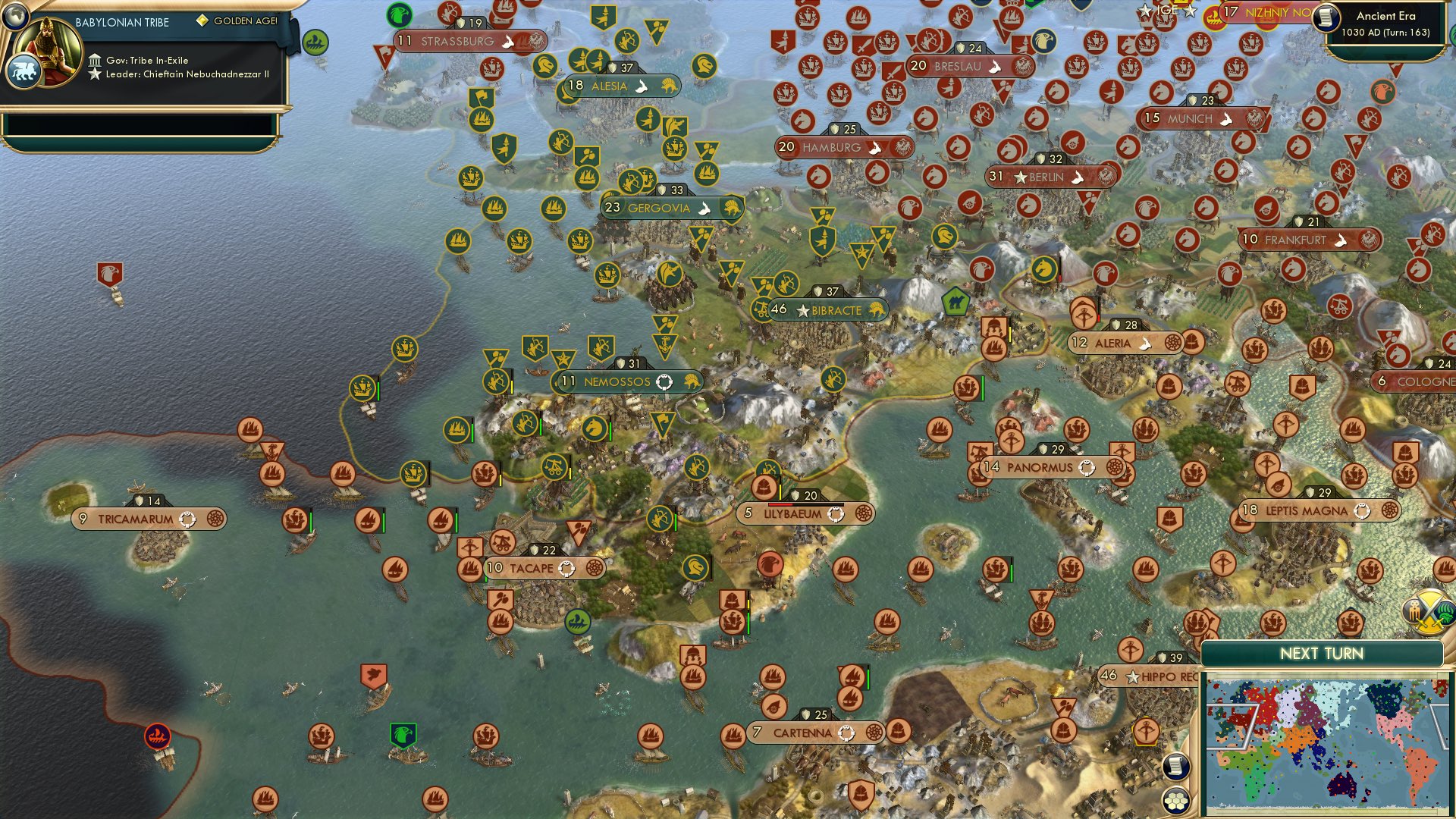Open the Bibracte city banner
The image size is (1456, 819).
827,309
